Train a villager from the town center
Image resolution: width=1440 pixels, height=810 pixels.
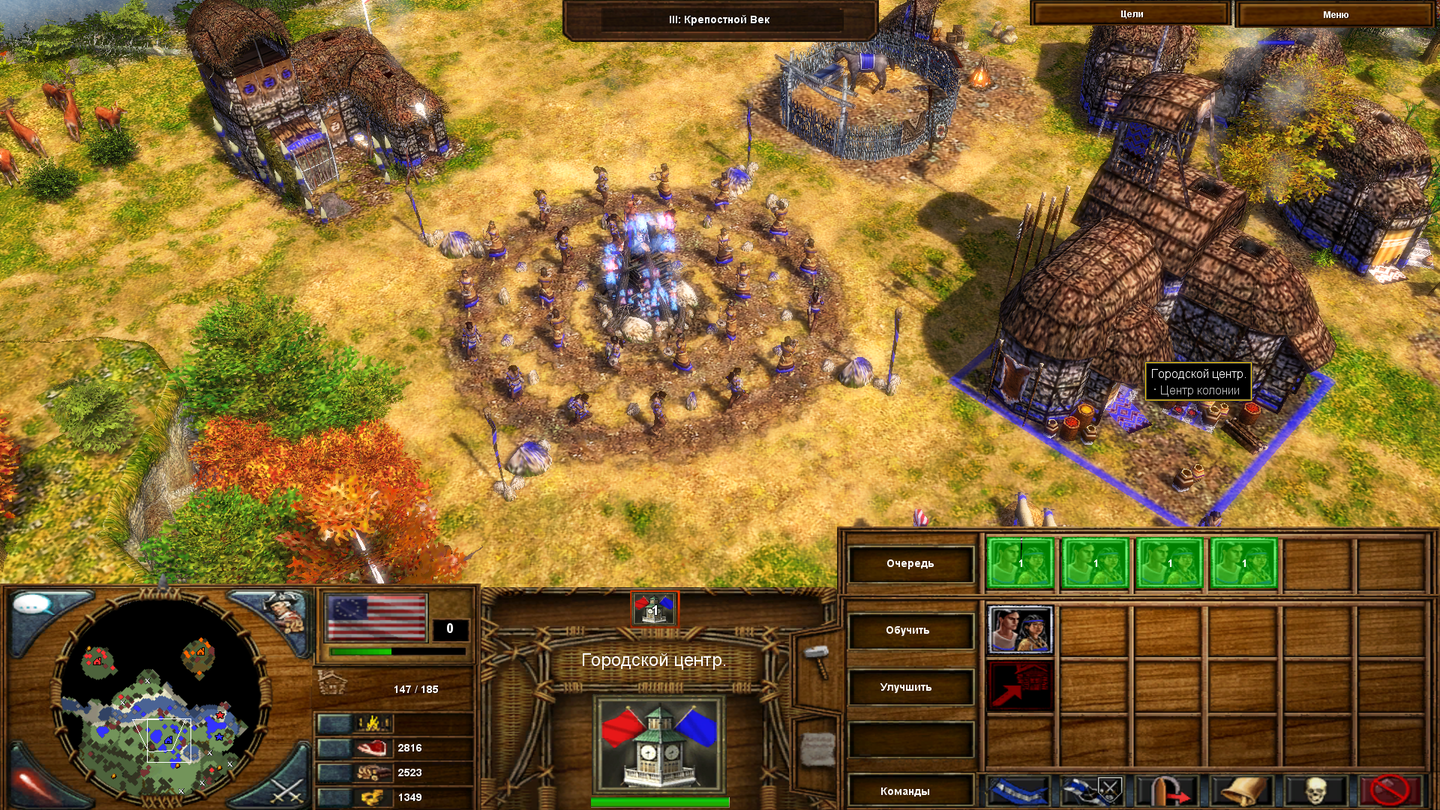point(1020,629)
